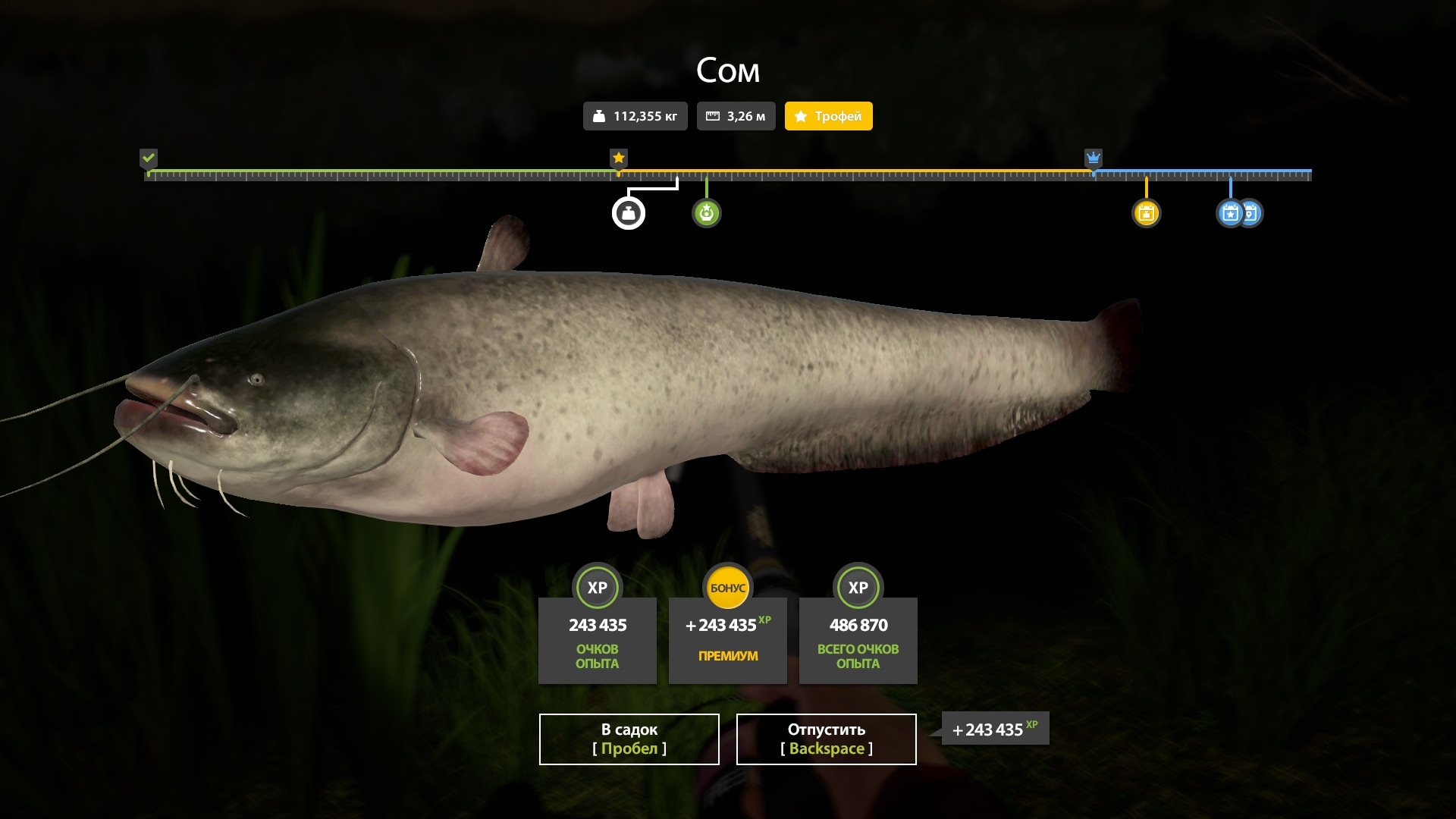Release the fish with Отпустить
The height and width of the screenshot is (819, 1456).
tap(826, 739)
